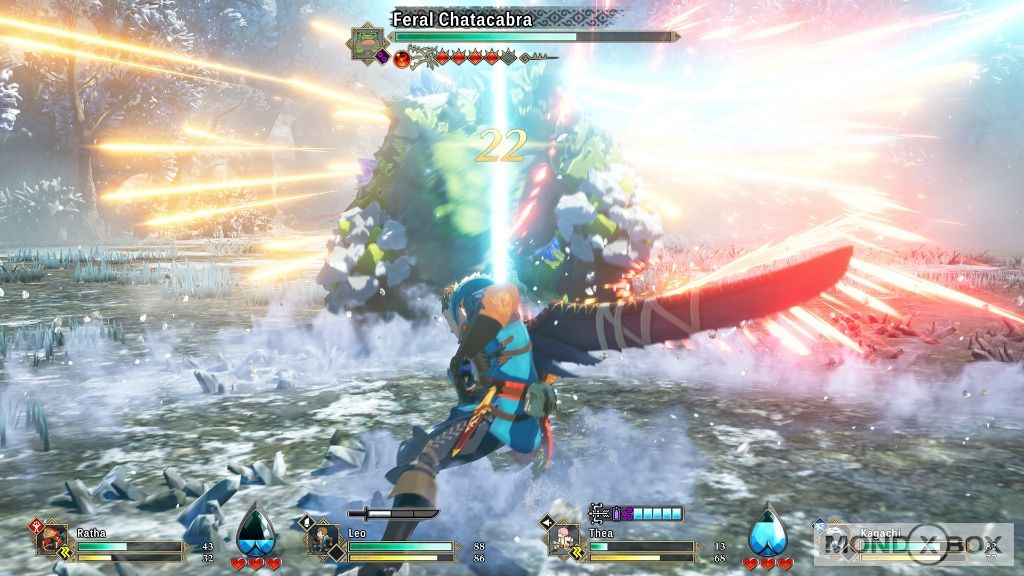Viewport: 1024px width, 576px height.
Task: Click the purple status icon beside the enemy portrait
Action: point(382,57)
